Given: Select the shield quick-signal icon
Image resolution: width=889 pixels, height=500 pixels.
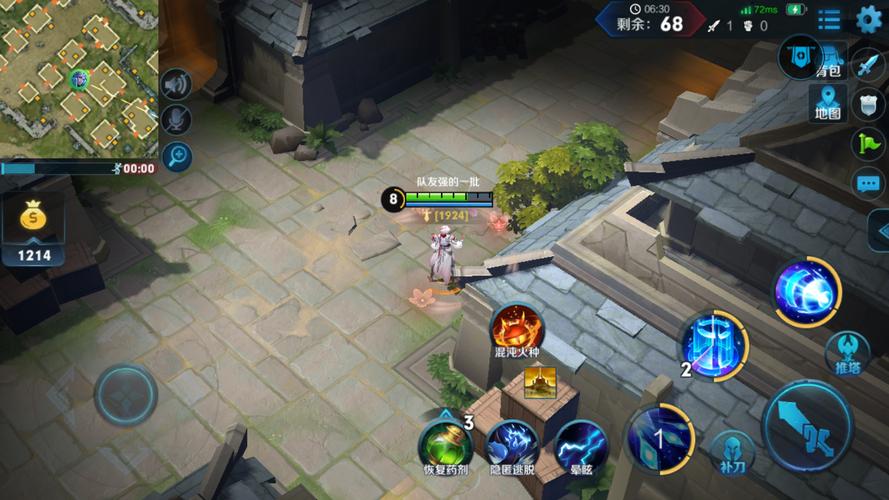Looking at the screenshot, I should point(868,104).
